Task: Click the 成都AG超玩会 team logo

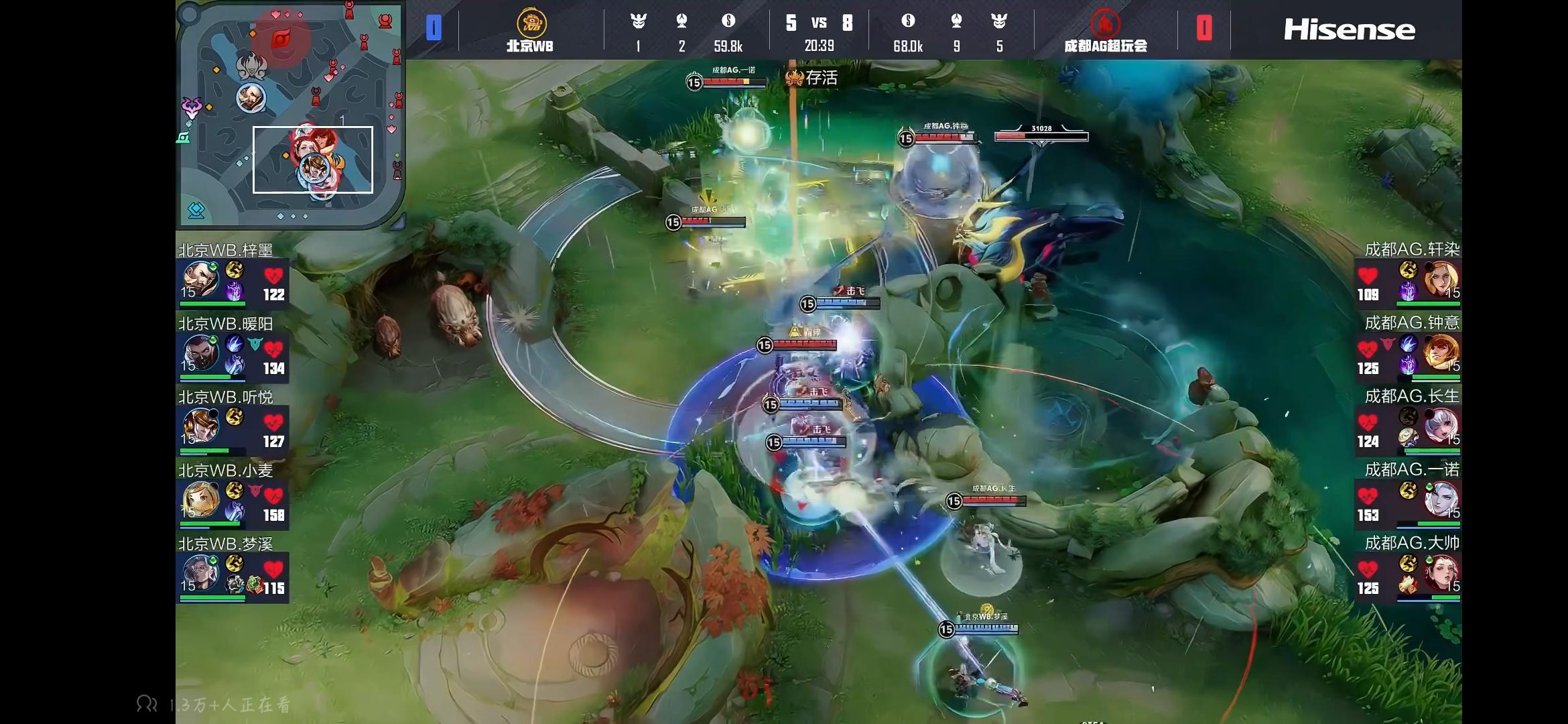Action: point(1105,24)
